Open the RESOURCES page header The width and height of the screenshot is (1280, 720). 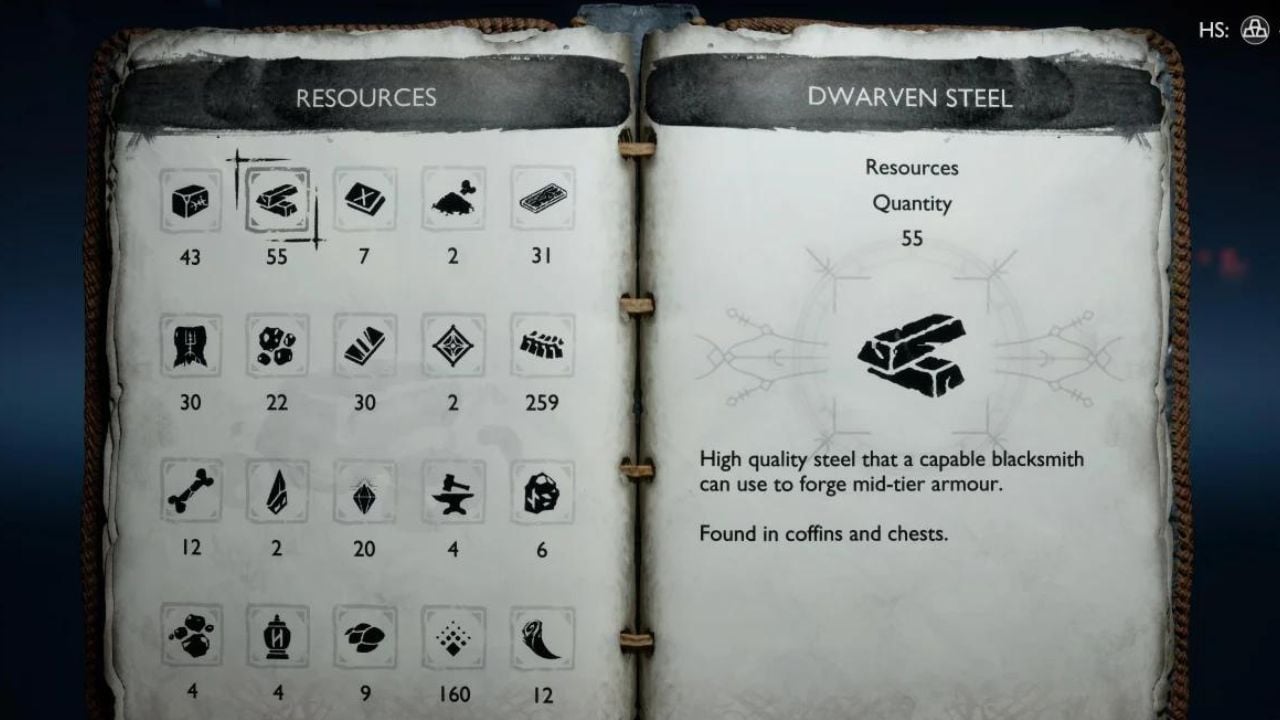click(364, 97)
